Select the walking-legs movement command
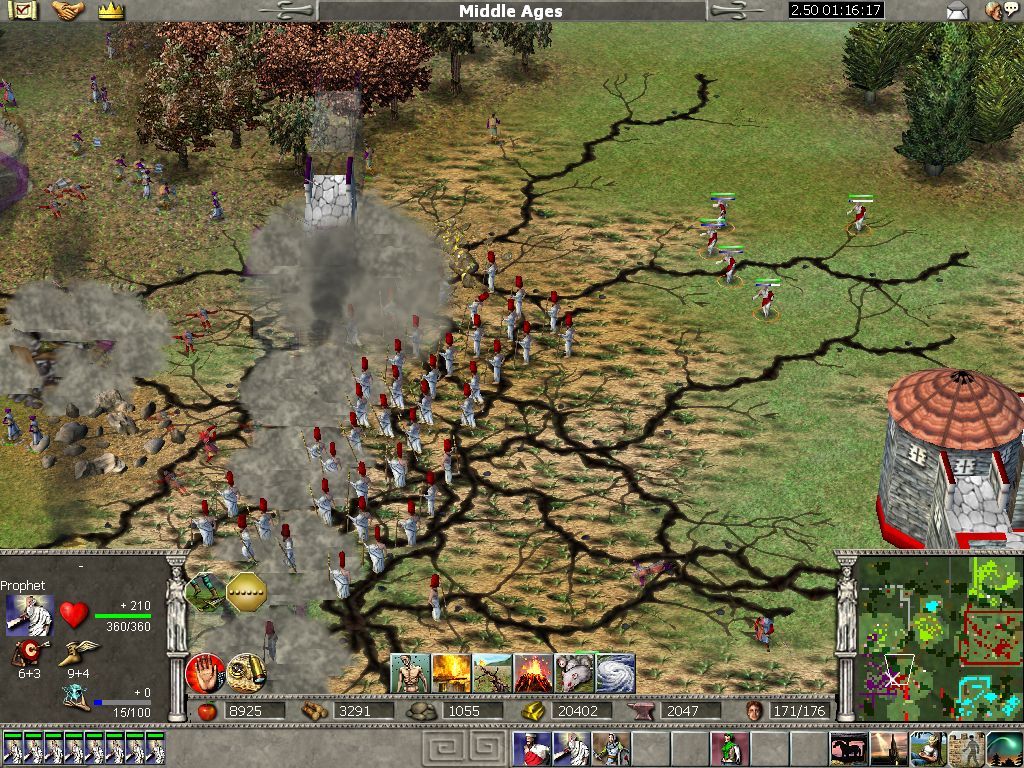 (x=205, y=592)
